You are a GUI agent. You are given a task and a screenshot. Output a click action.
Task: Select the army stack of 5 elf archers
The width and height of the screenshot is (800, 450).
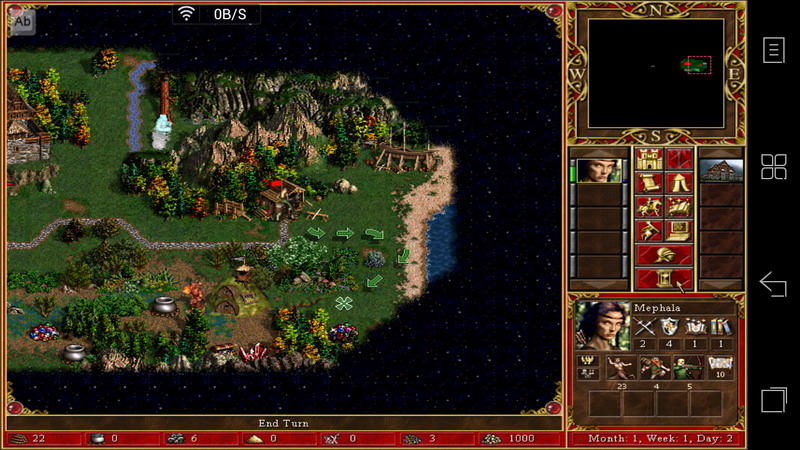(x=686, y=370)
